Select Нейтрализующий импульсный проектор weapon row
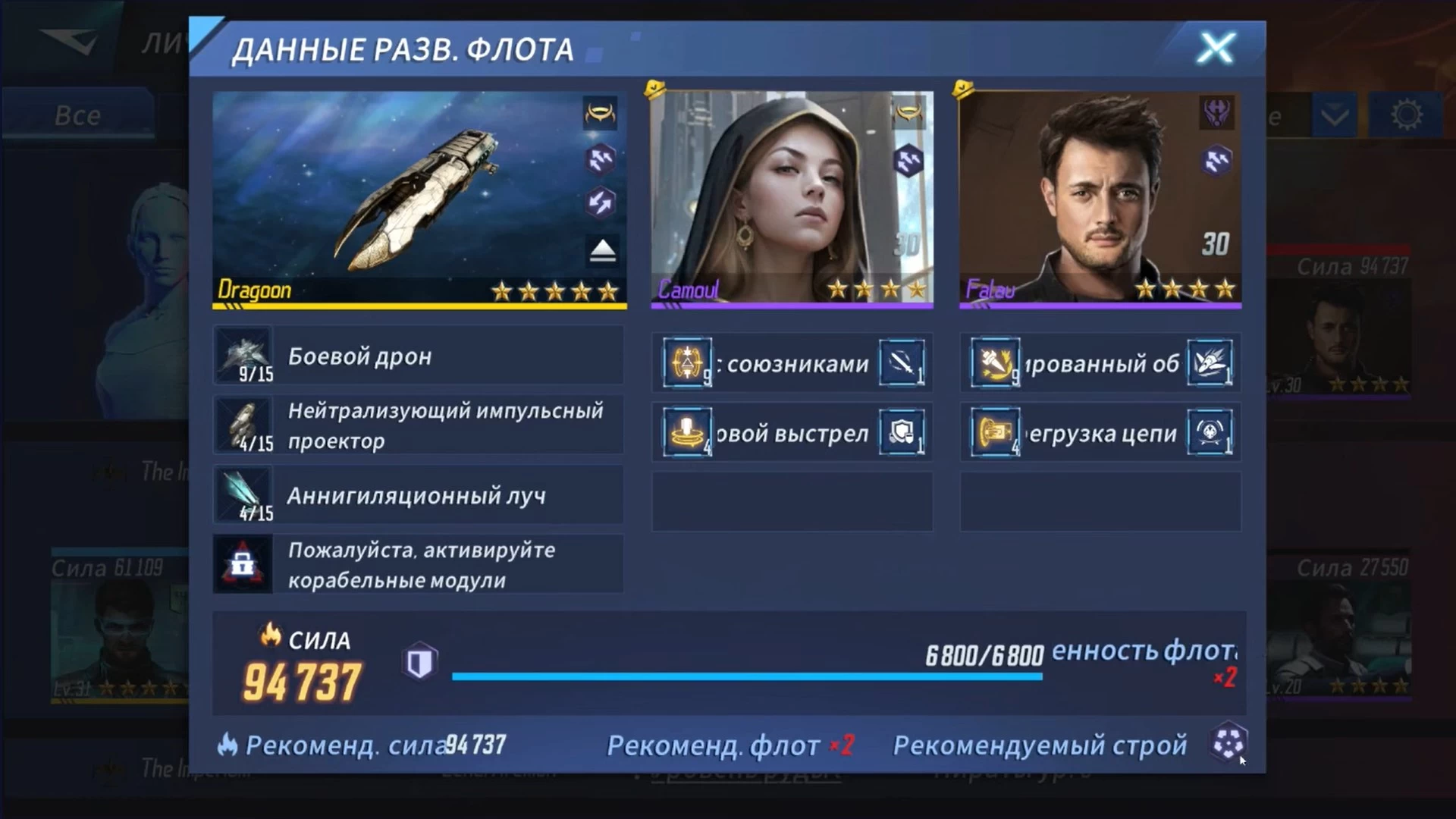Screen dimensions: 1456x819 pos(419,425)
